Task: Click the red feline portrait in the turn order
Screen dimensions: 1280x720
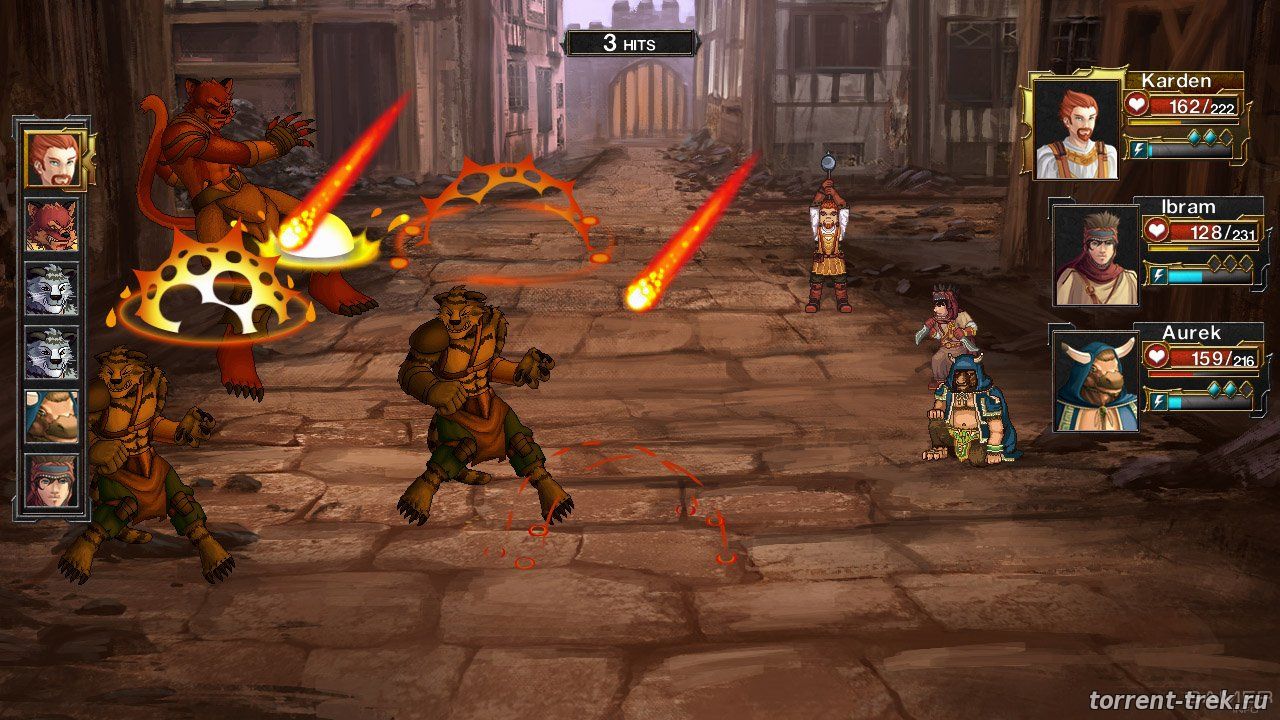Action: pyautogui.click(x=51, y=225)
